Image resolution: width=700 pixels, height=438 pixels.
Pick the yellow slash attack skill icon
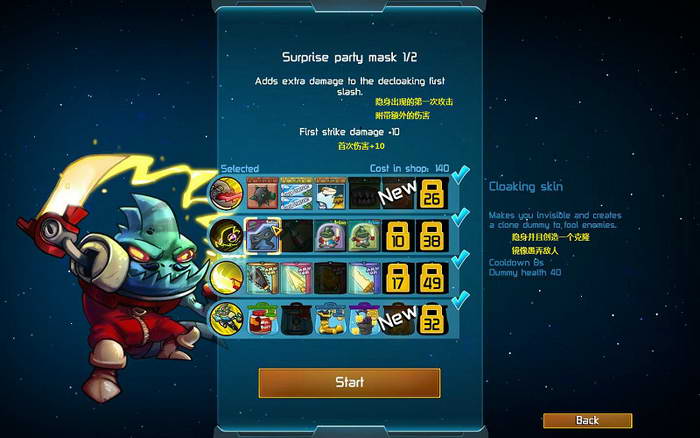227,277
